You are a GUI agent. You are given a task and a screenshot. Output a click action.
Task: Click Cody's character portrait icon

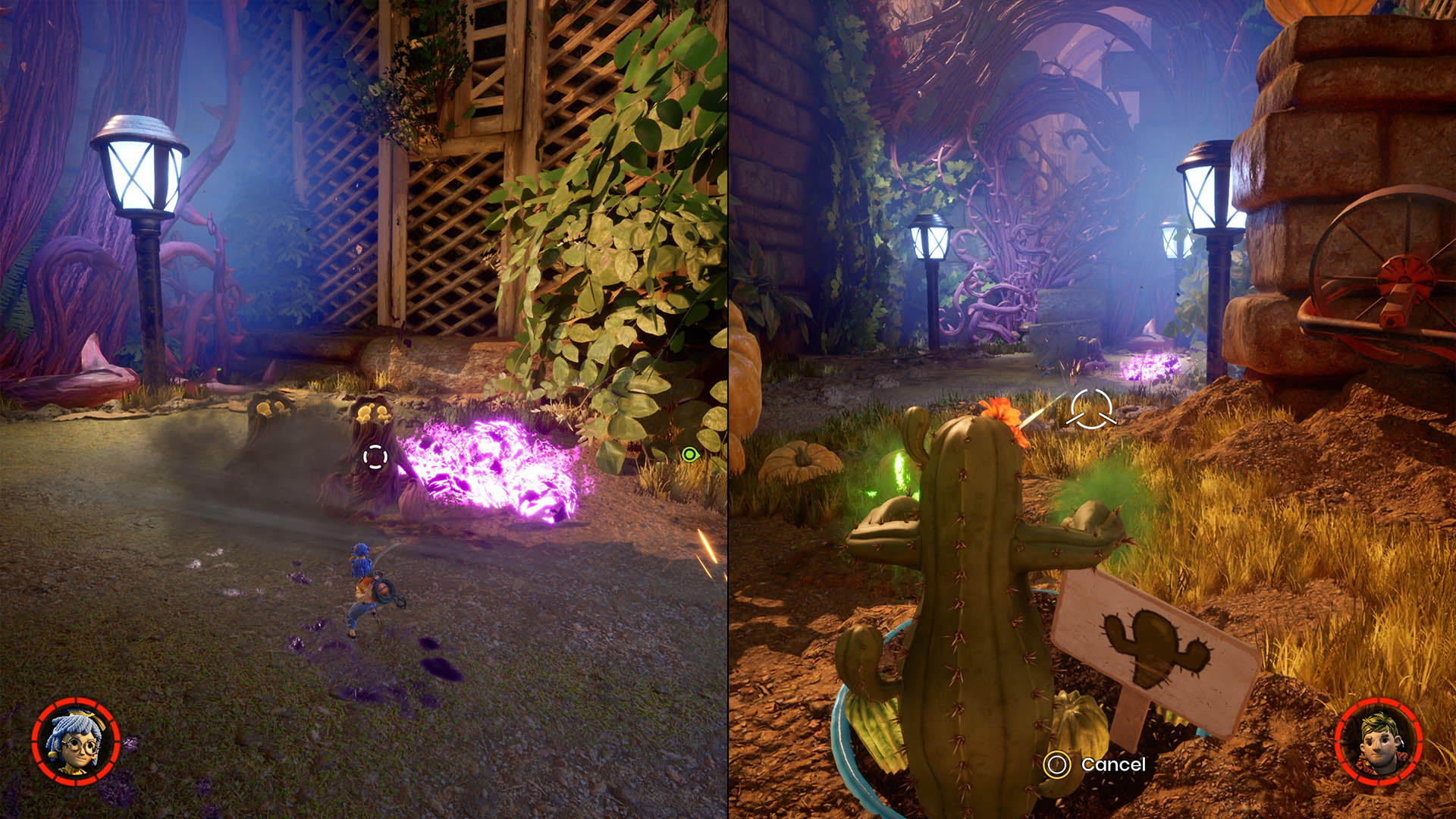[1378, 742]
